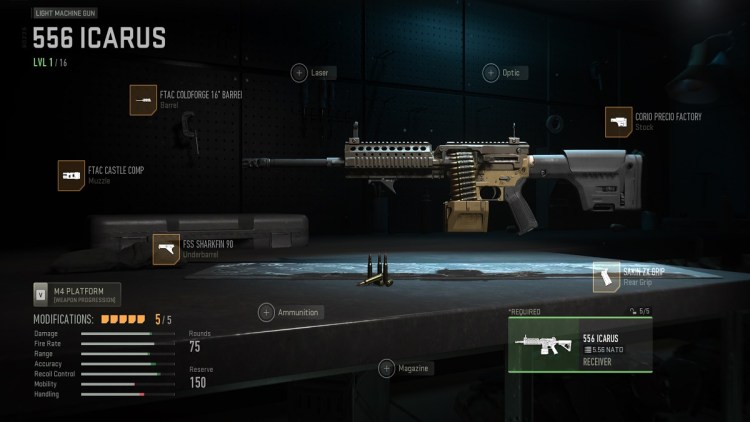
Task: Choose the Corio Precio Factory stock slot
Action: [x=620, y=122]
